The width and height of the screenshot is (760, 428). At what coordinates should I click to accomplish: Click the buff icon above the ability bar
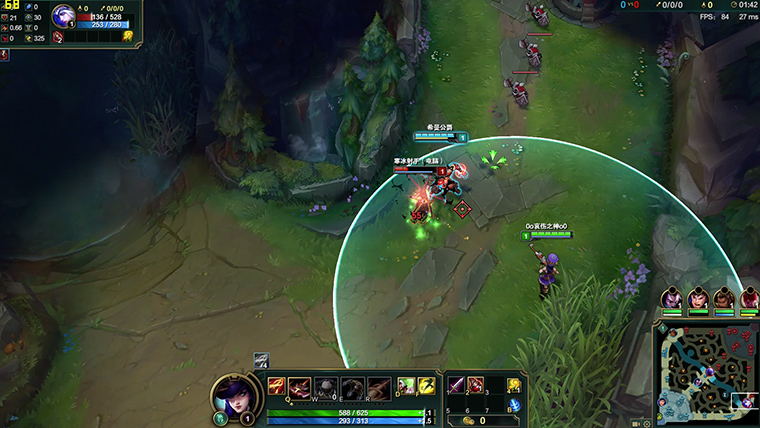tap(261, 360)
